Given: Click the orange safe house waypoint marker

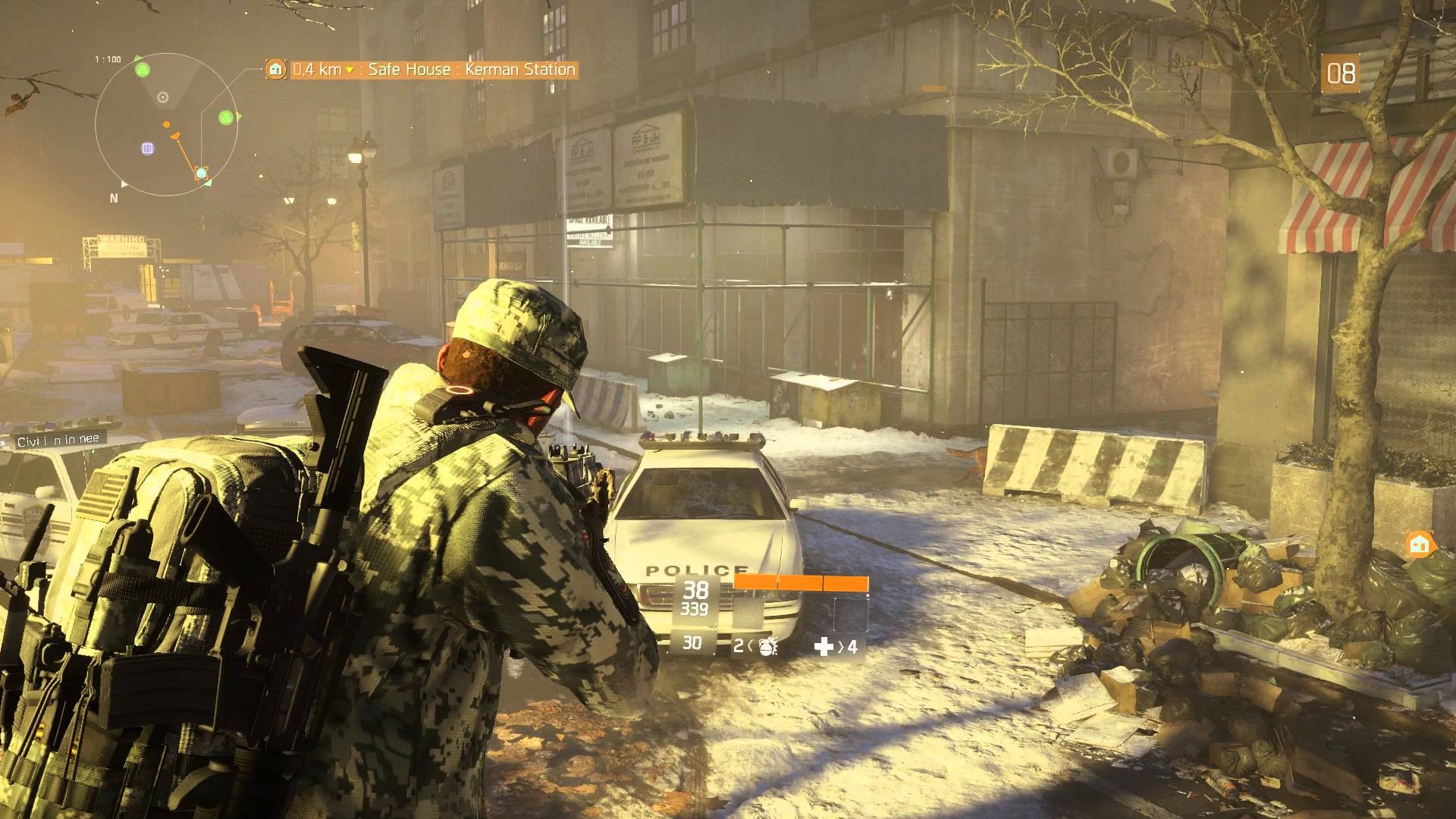Looking at the screenshot, I should (1420, 544).
